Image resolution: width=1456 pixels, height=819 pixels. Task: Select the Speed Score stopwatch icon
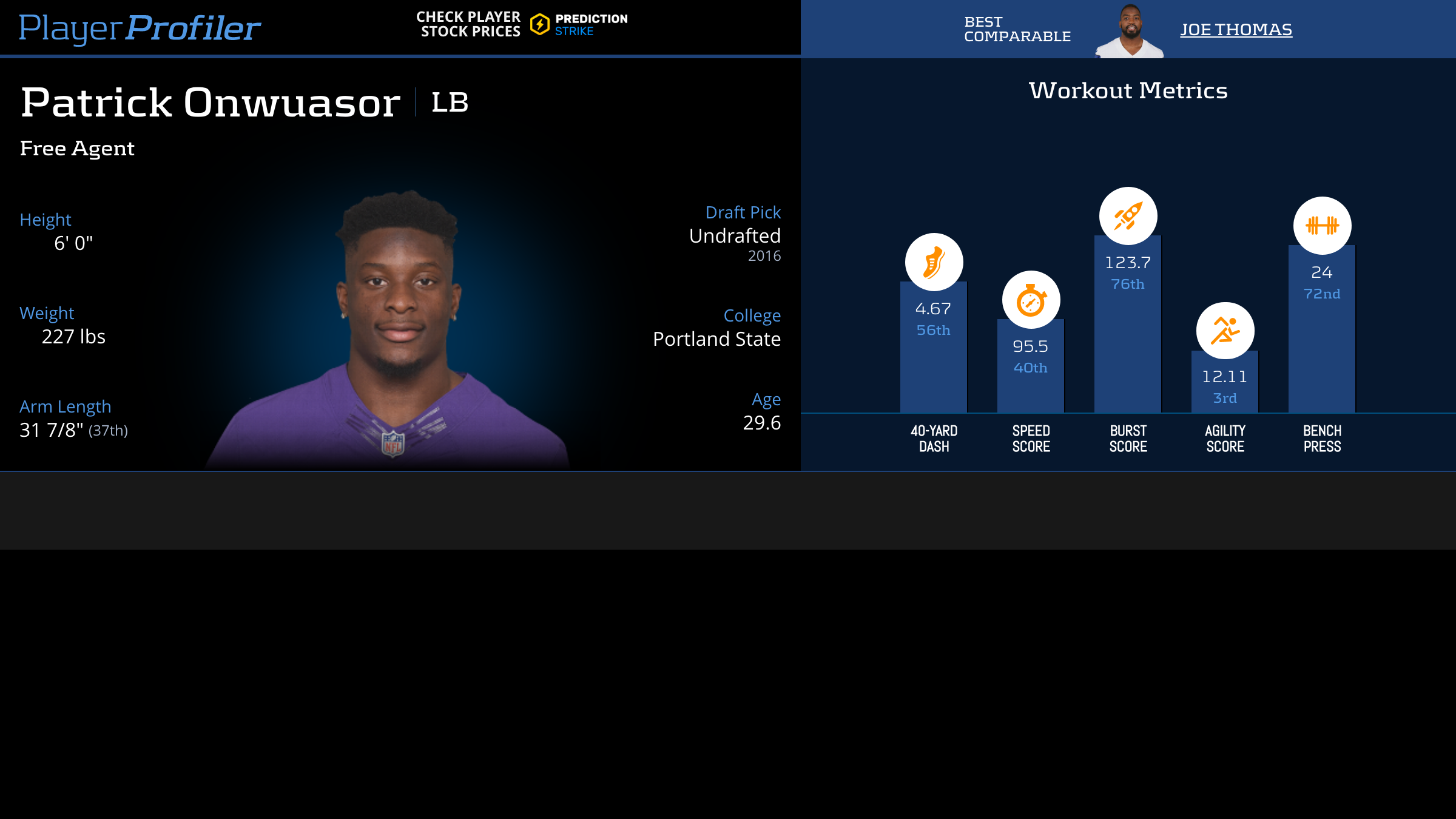coord(1031,300)
